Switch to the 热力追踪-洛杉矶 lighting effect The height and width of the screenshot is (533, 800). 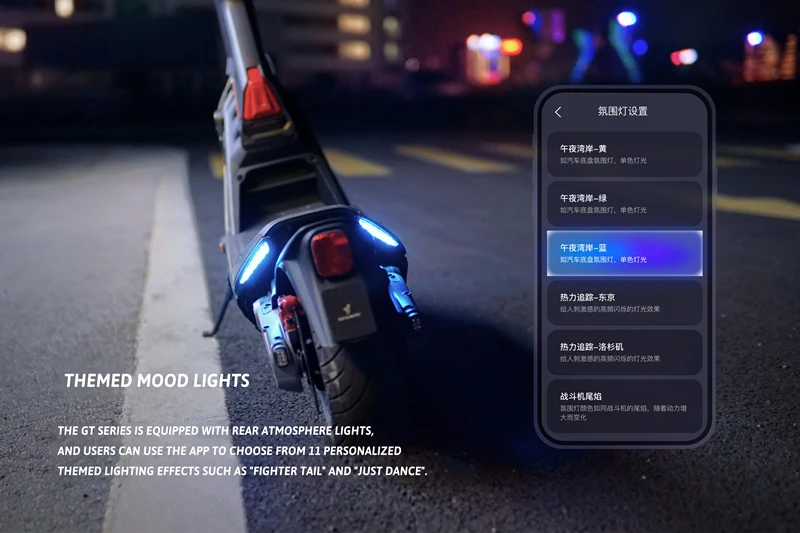click(624, 352)
